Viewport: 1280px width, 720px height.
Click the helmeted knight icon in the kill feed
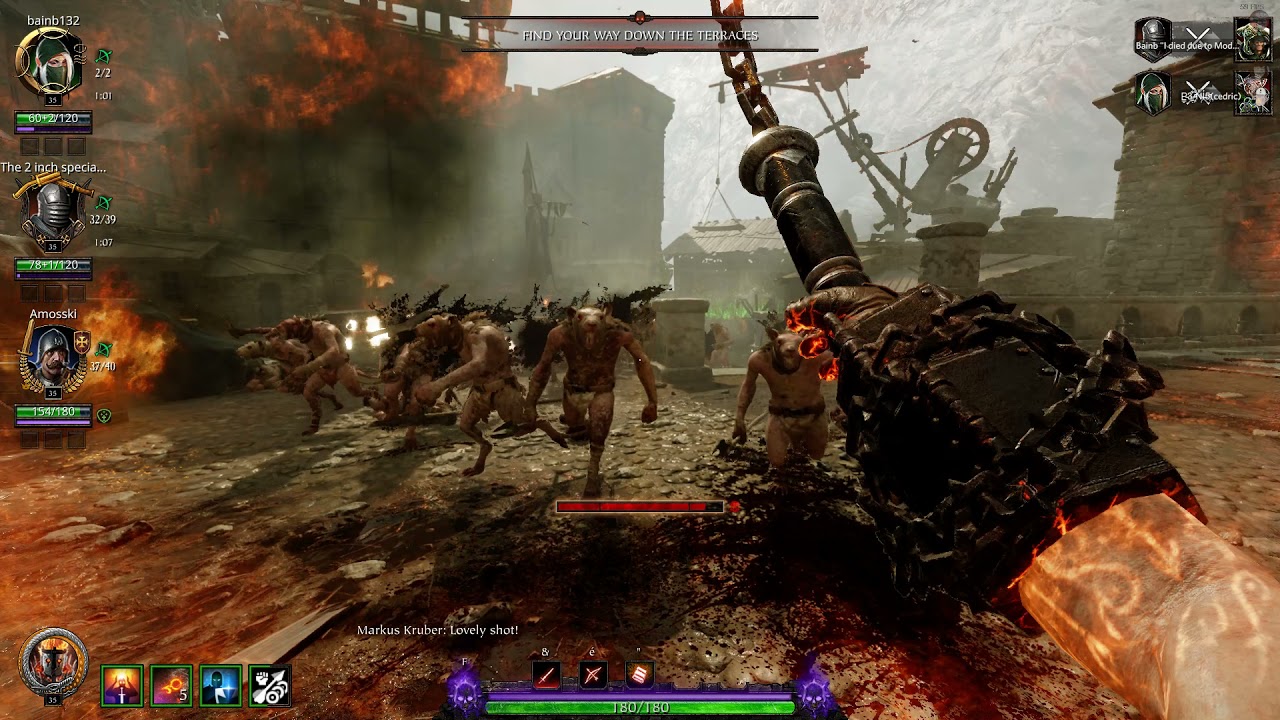coord(1152,38)
